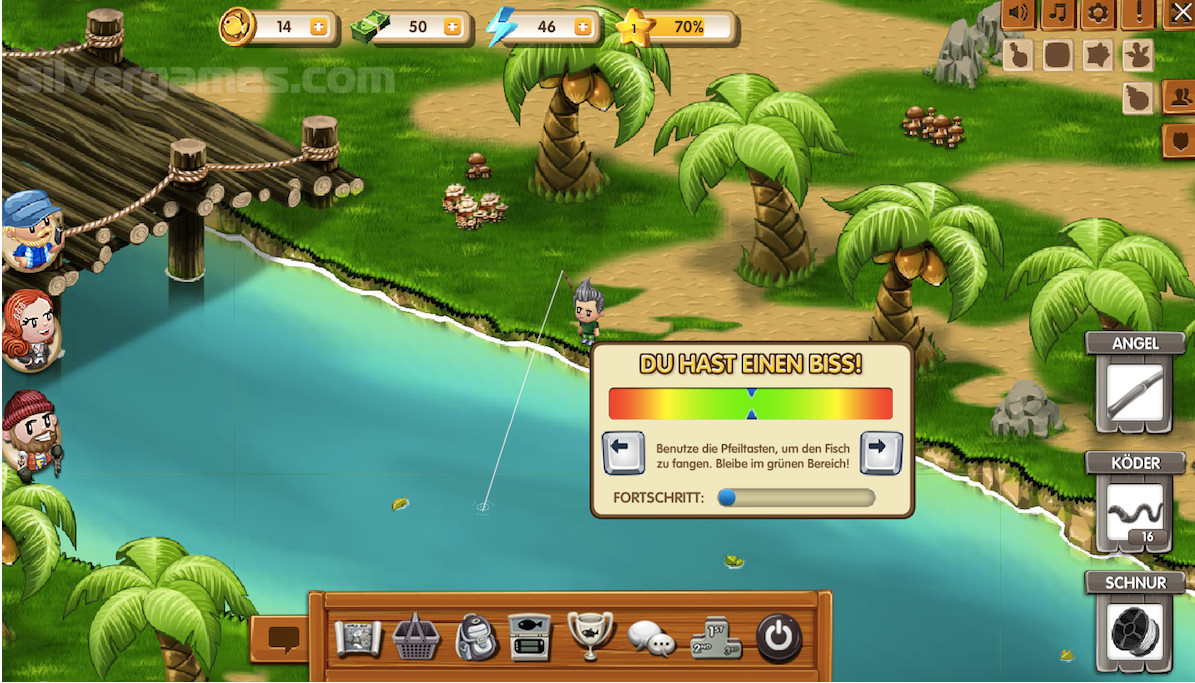Open the podium rankings icon
This screenshot has height=683, width=1195.
715,637
